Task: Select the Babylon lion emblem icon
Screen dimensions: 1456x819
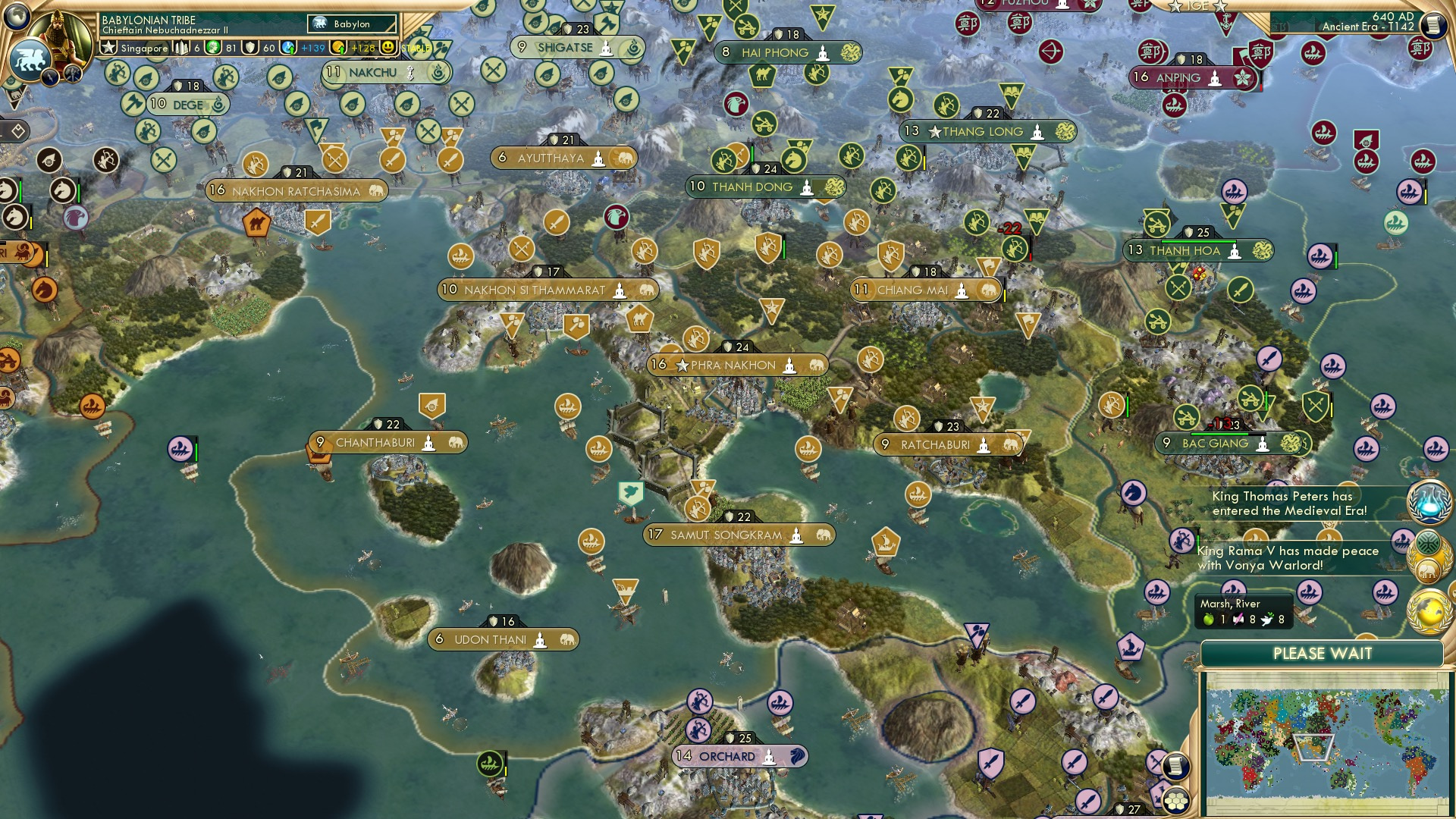Action: click(x=30, y=61)
